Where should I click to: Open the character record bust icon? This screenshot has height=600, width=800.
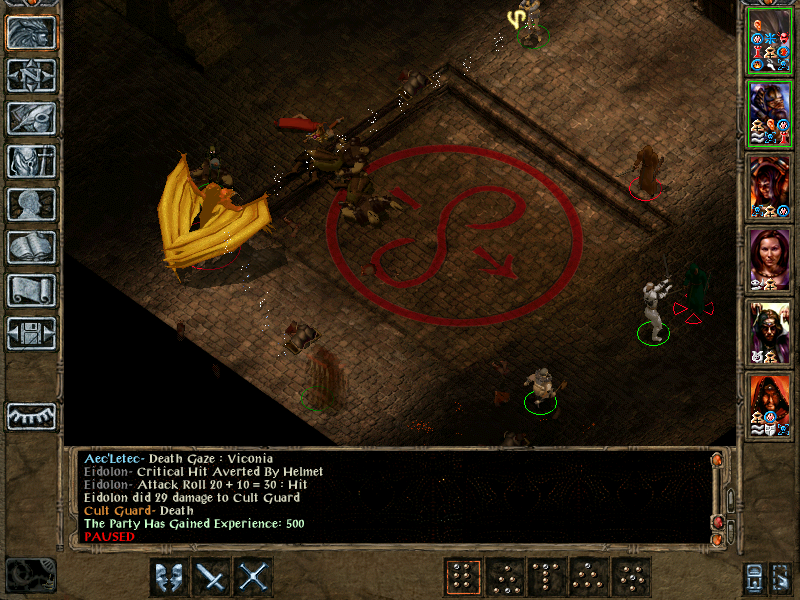[x=31, y=204]
